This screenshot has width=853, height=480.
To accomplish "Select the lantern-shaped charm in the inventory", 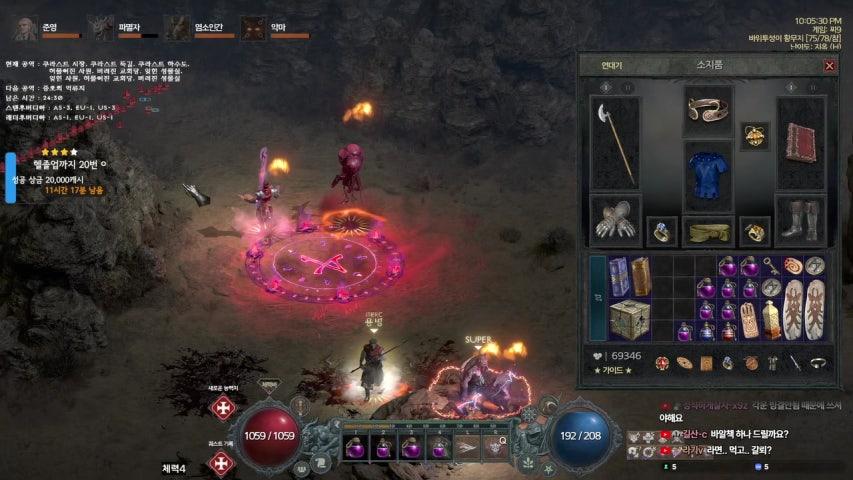I will pos(772,318).
